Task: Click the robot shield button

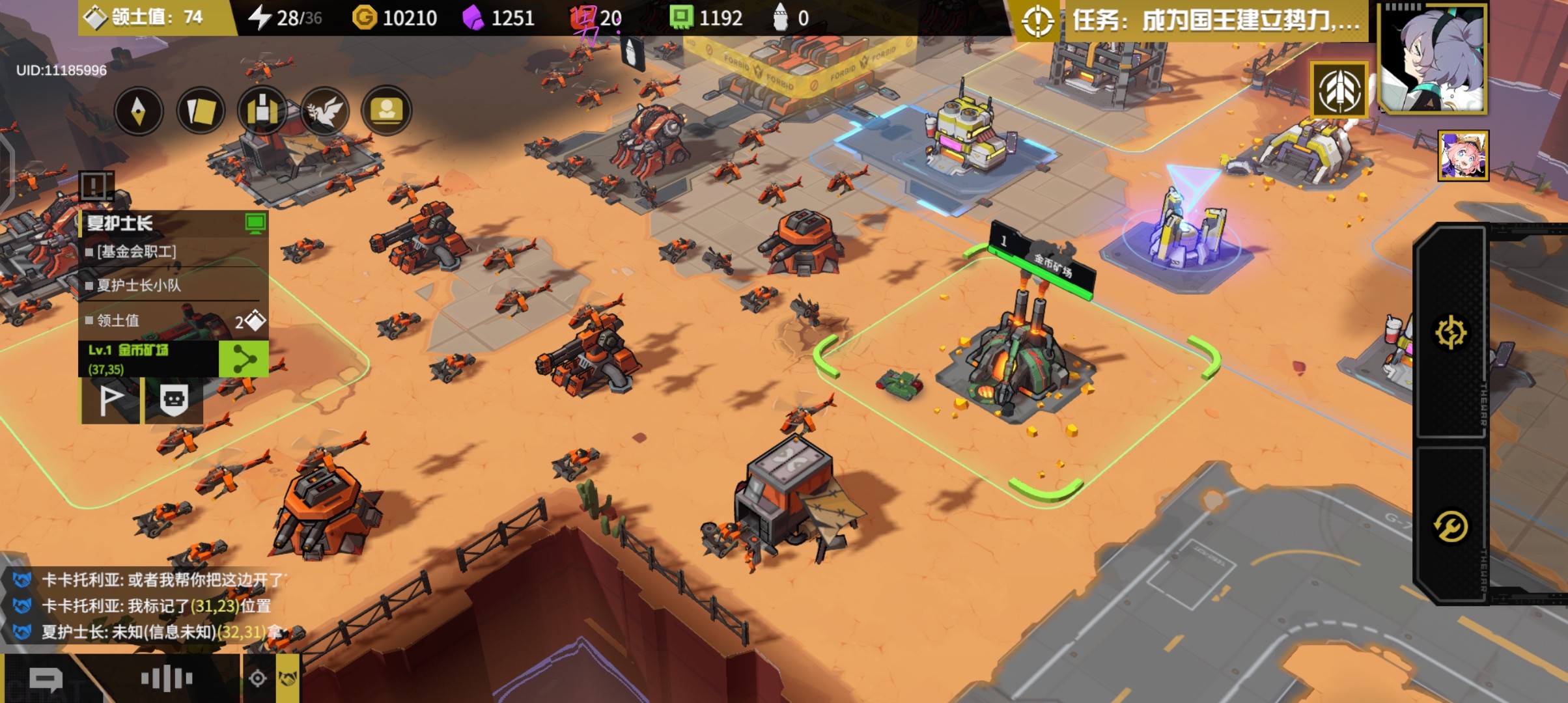Action: (173, 400)
